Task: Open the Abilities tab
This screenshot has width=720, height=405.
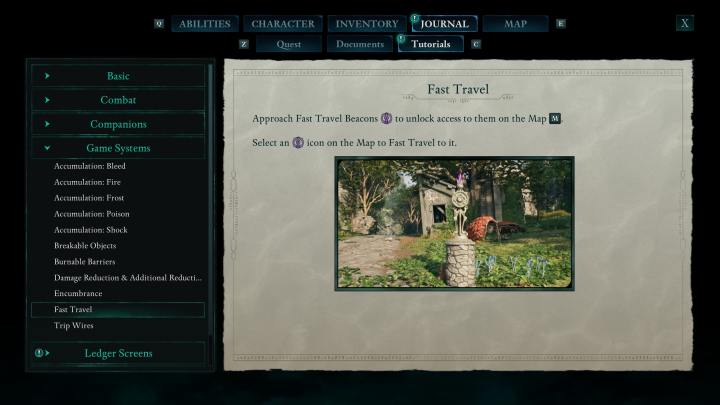Action: click(205, 24)
